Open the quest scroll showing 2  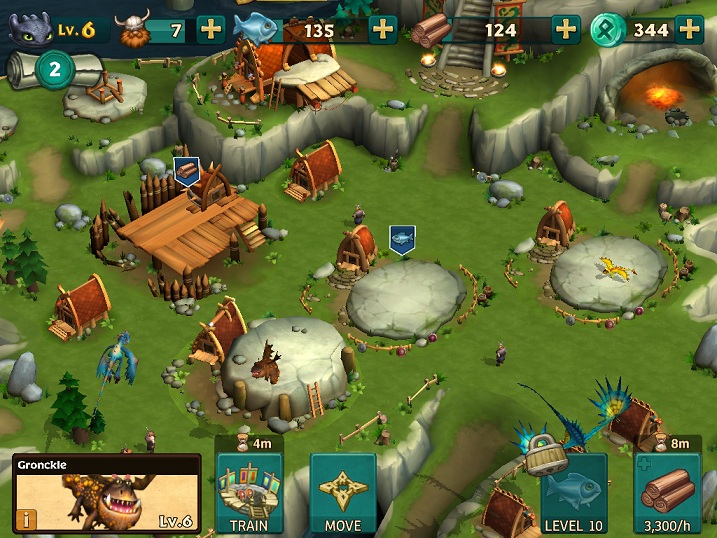pos(55,69)
